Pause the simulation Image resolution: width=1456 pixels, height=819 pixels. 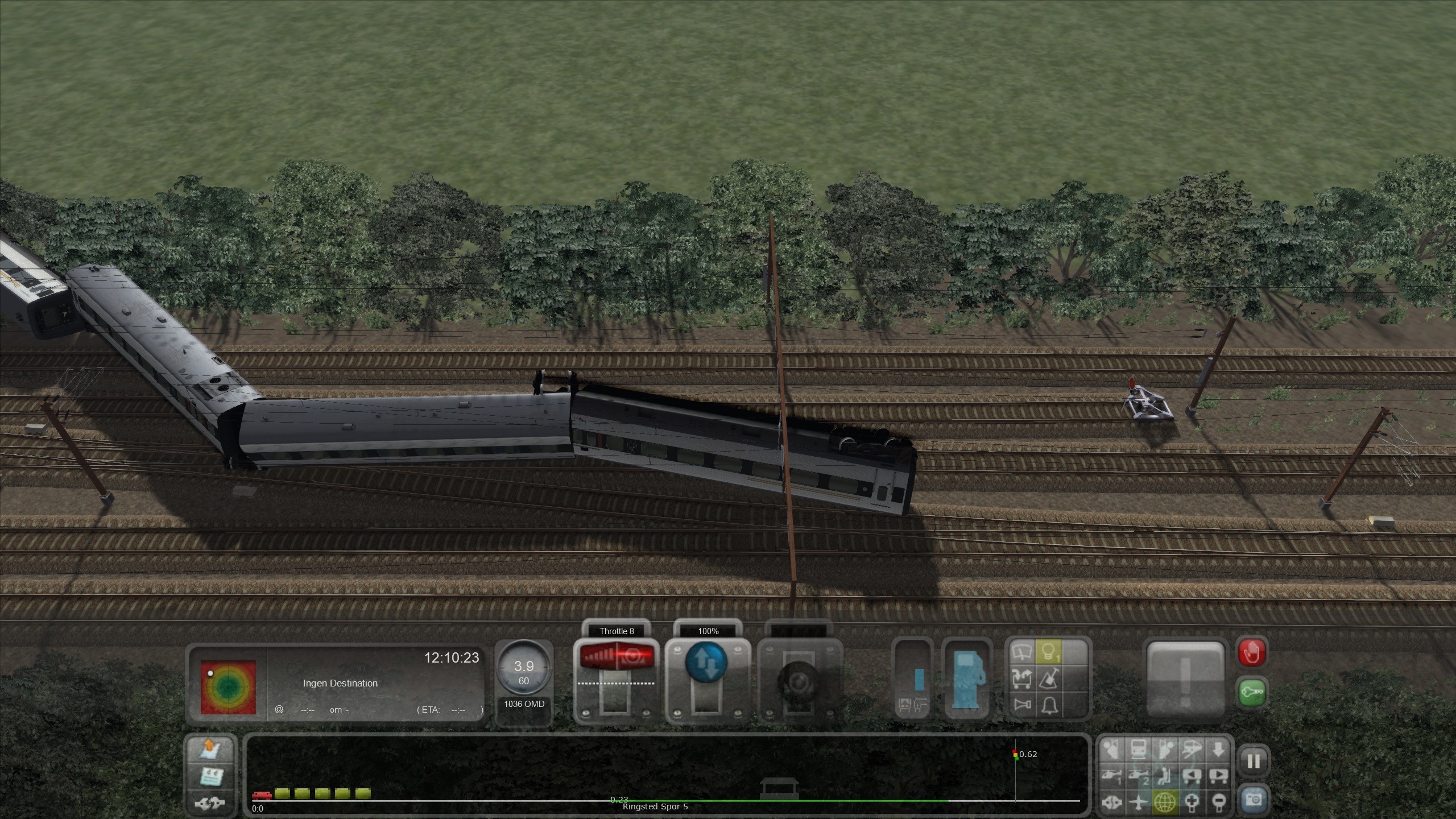1254,761
